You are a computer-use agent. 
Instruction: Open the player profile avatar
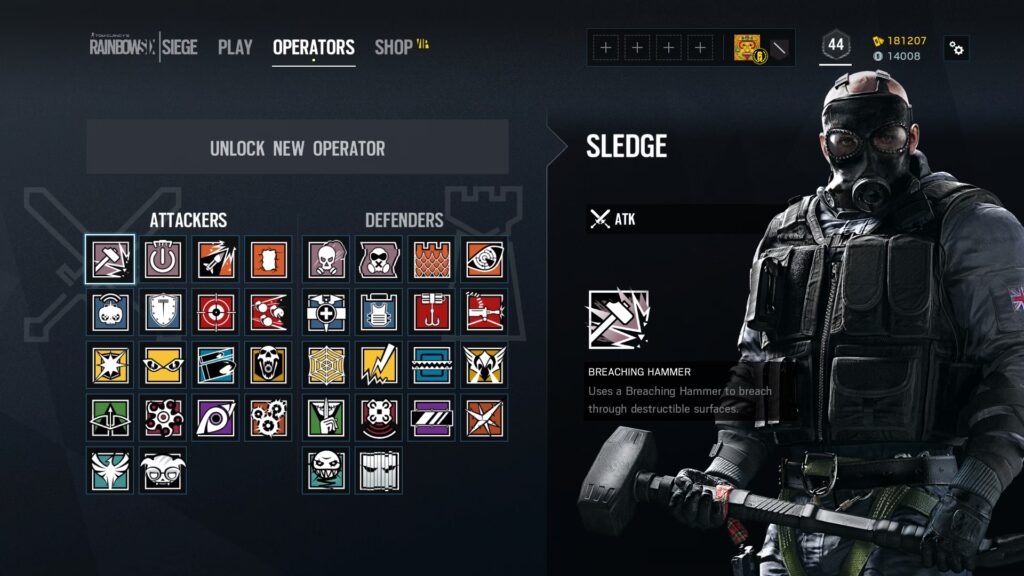746,47
